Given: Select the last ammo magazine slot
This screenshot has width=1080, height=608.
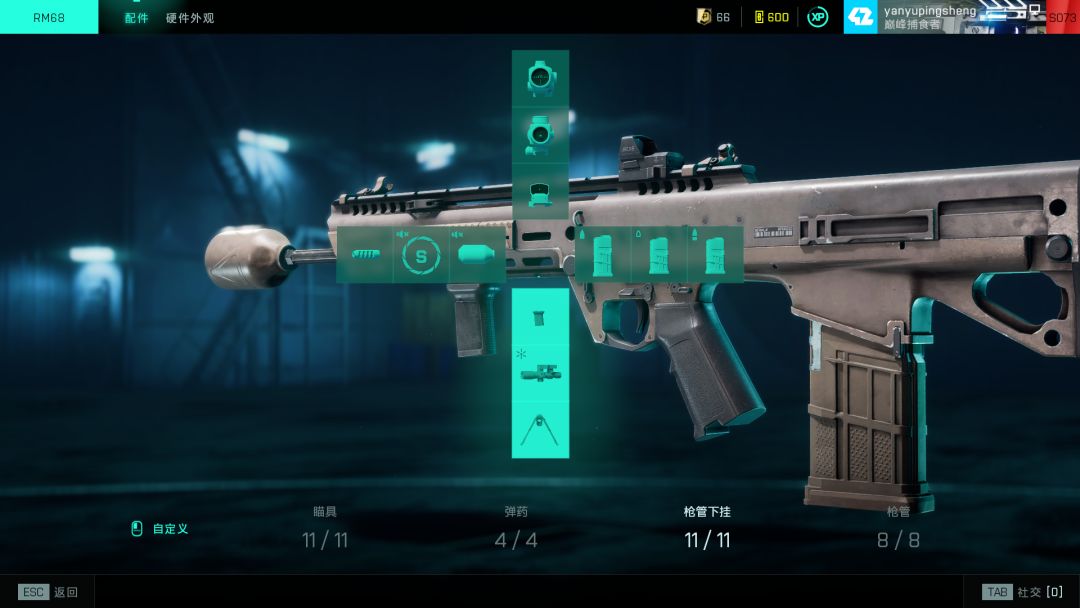Looking at the screenshot, I should (x=715, y=254).
